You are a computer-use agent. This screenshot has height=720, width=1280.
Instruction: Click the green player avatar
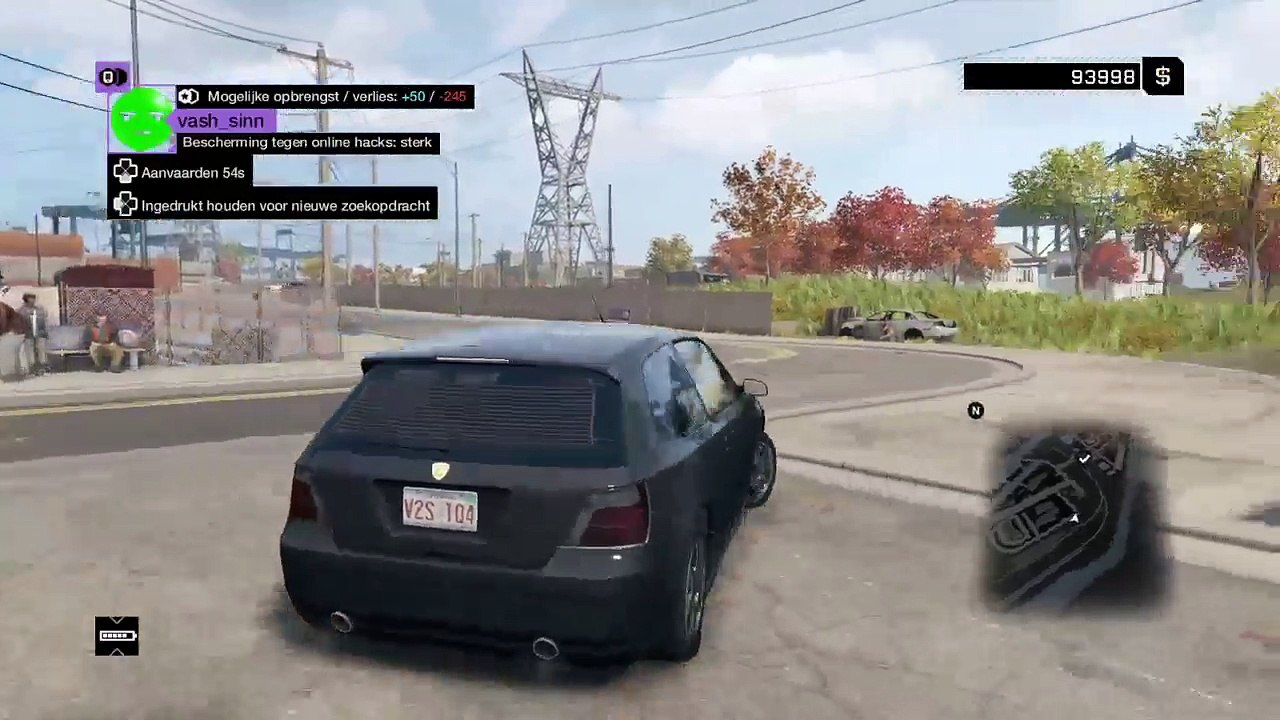coord(142,119)
